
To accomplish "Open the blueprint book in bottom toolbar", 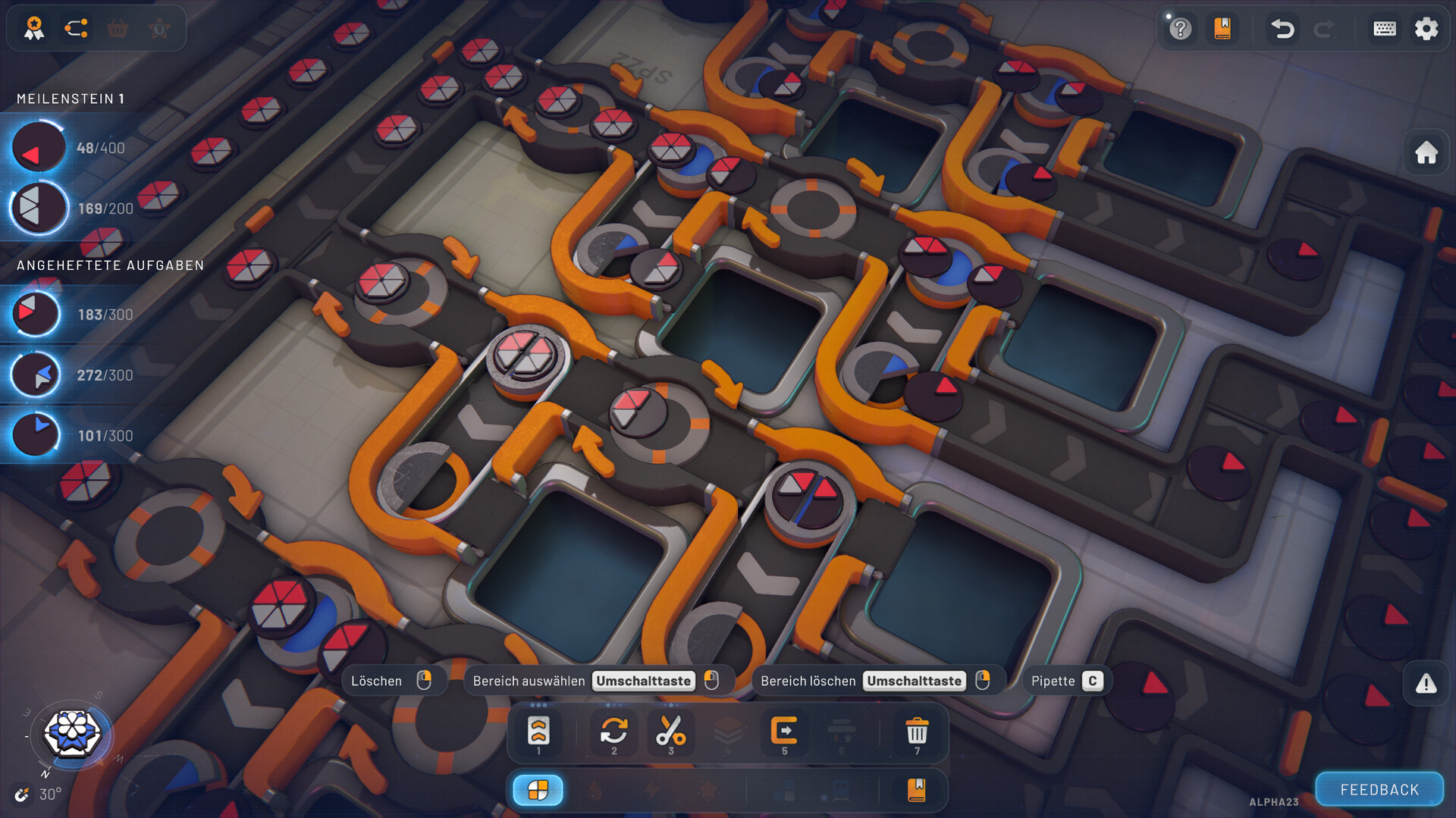I will tap(916, 790).
